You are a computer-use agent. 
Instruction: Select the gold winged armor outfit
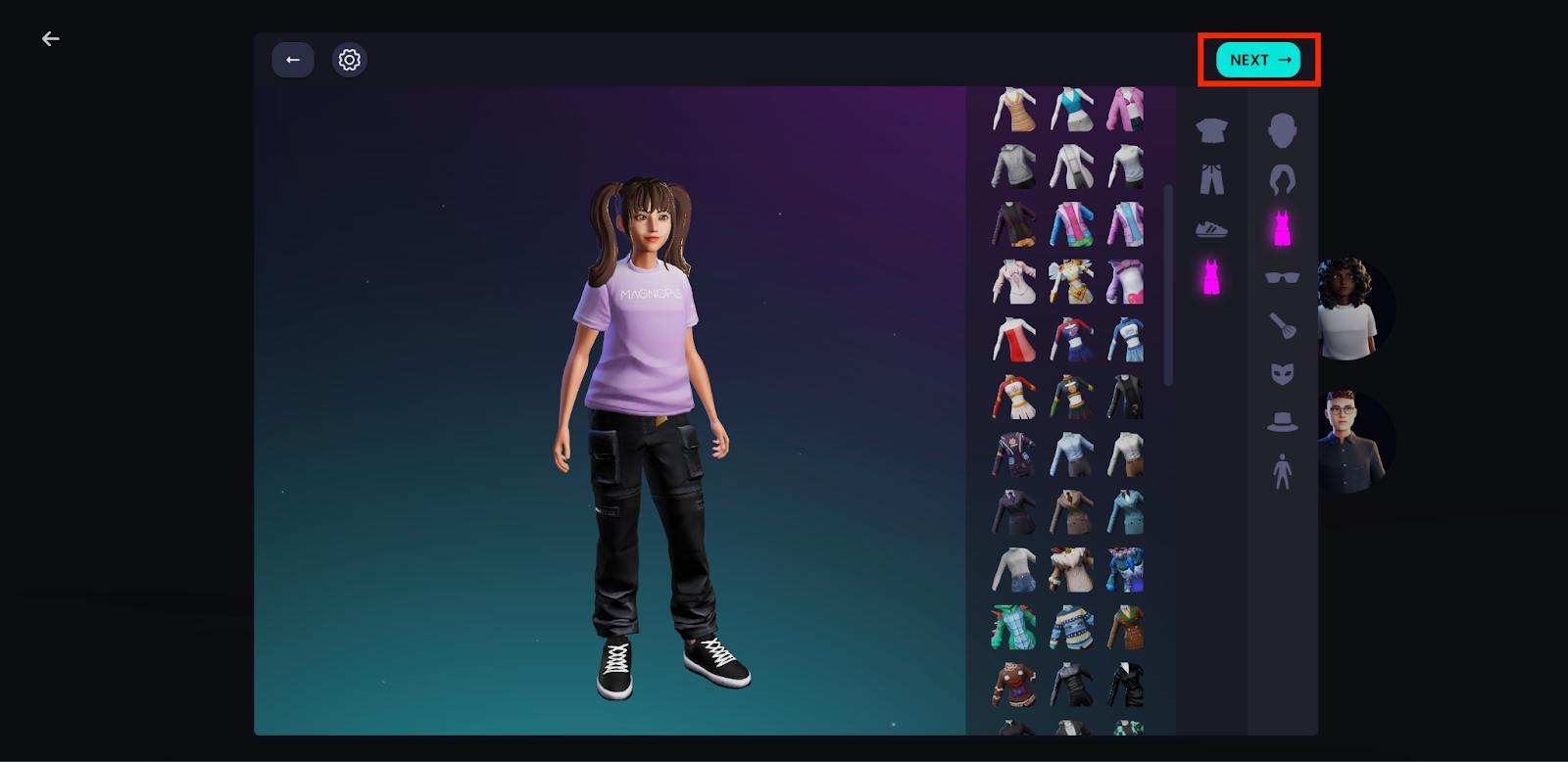tap(1071, 282)
